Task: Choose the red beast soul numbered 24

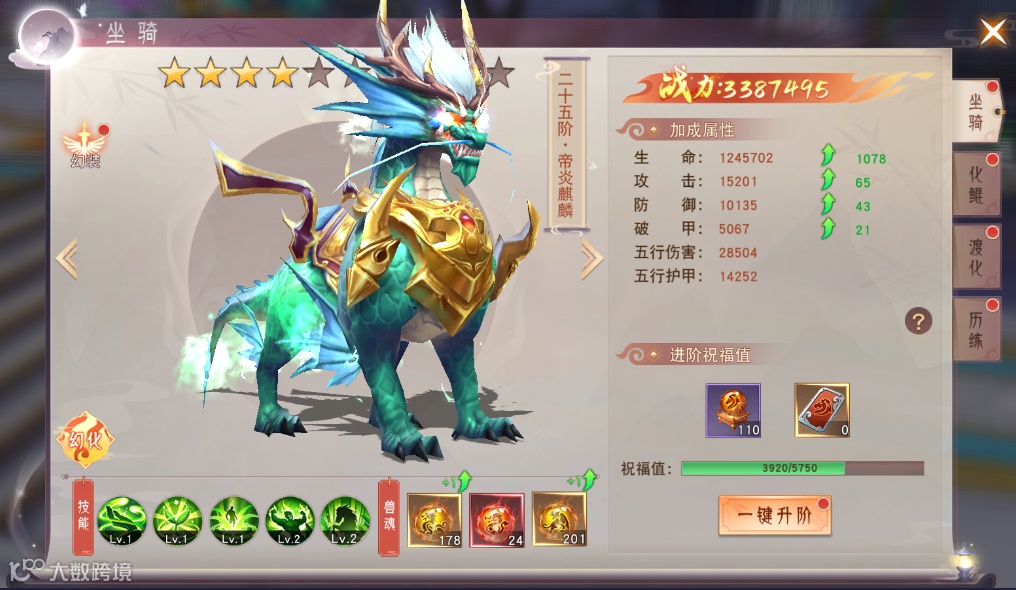Action: click(497, 520)
